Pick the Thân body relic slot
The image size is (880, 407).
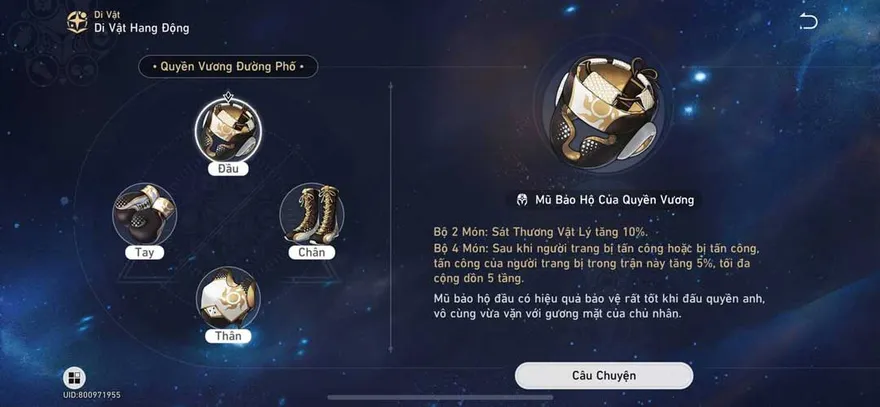pyautogui.click(x=229, y=297)
